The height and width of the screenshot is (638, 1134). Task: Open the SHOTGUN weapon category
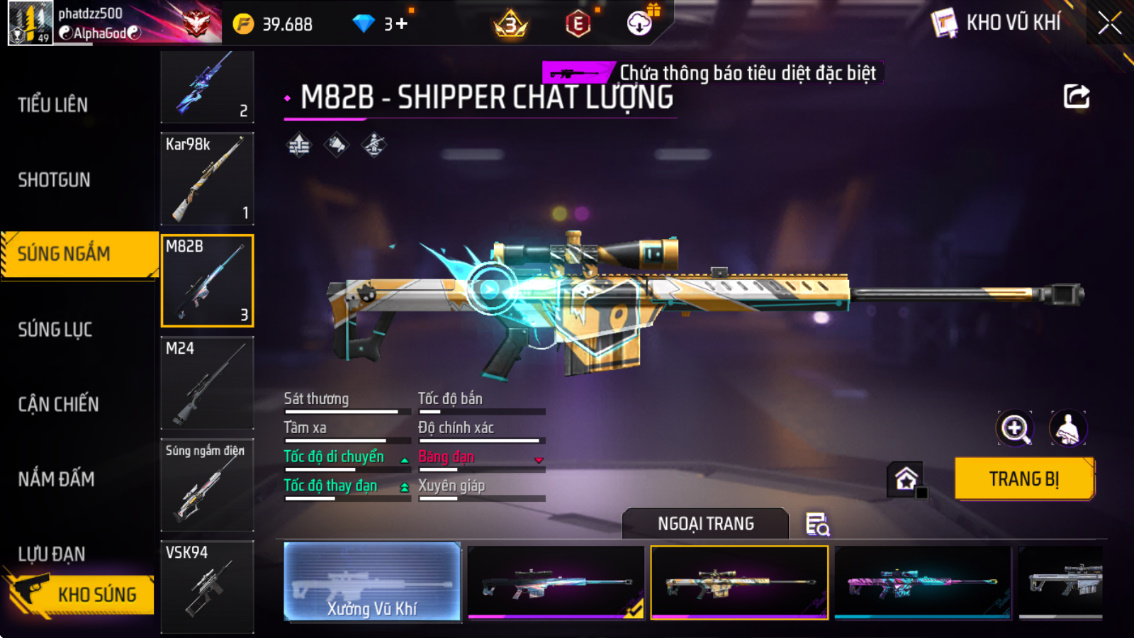pos(54,180)
